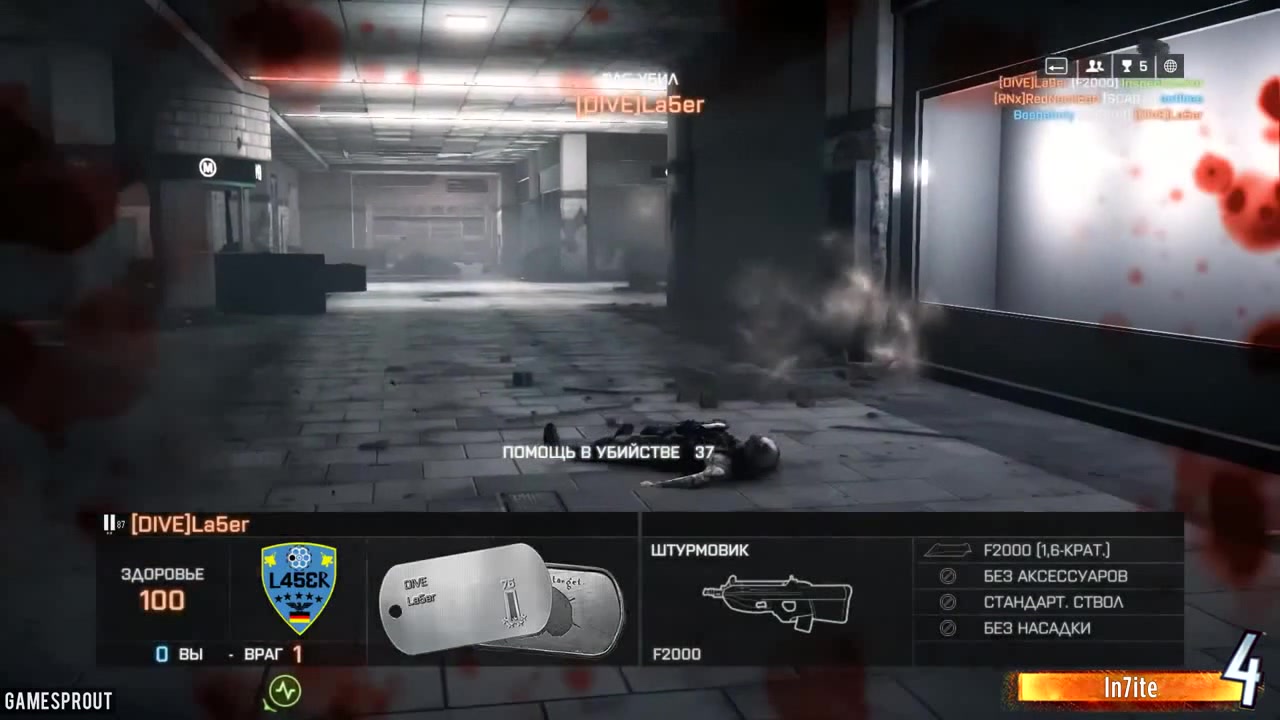Expand the [DIVE]La5er feed entry
This screenshot has width=1280, height=720.
click(x=1090, y=84)
